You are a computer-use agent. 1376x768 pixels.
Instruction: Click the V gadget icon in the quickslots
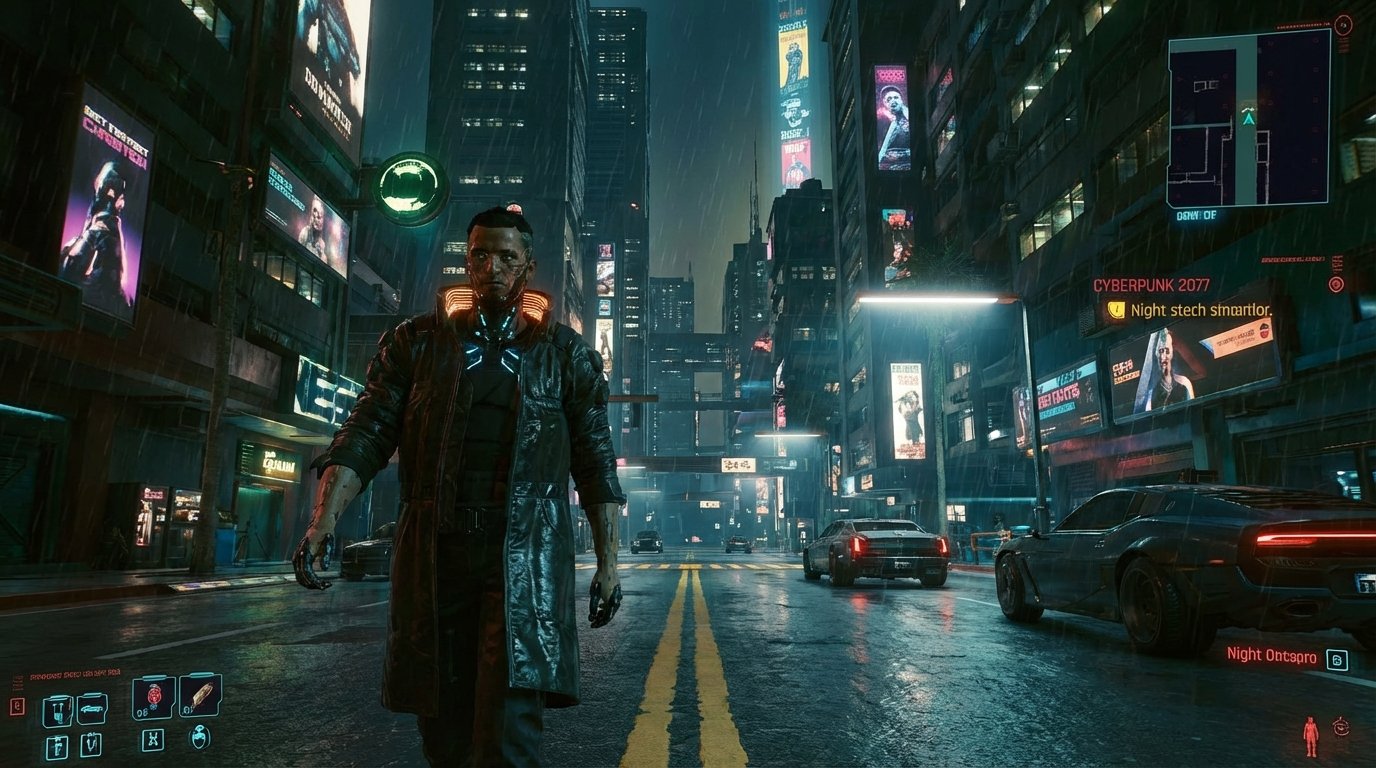[x=92, y=744]
